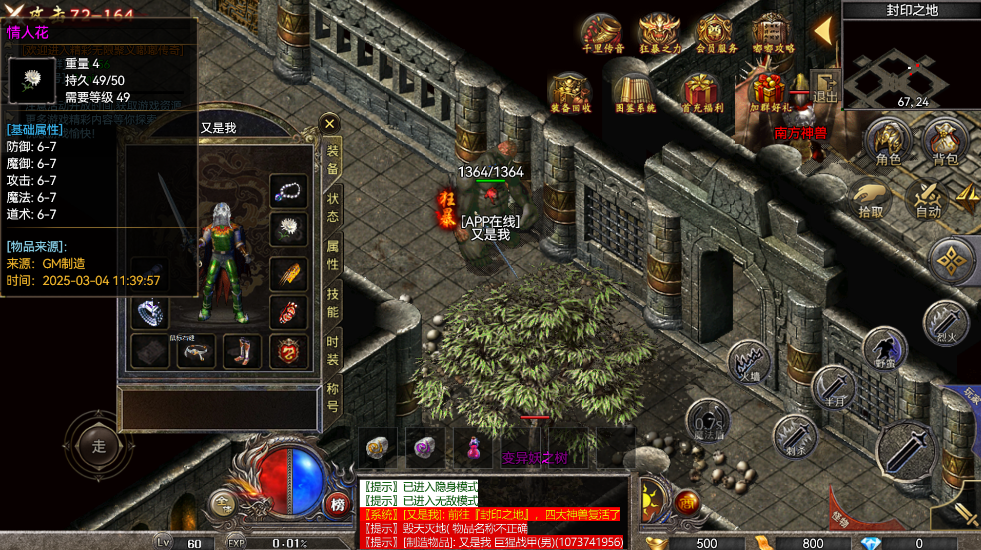Open the 称号 titles tab
The height and width of the screenshot is (550, 981).
(333, 399)
